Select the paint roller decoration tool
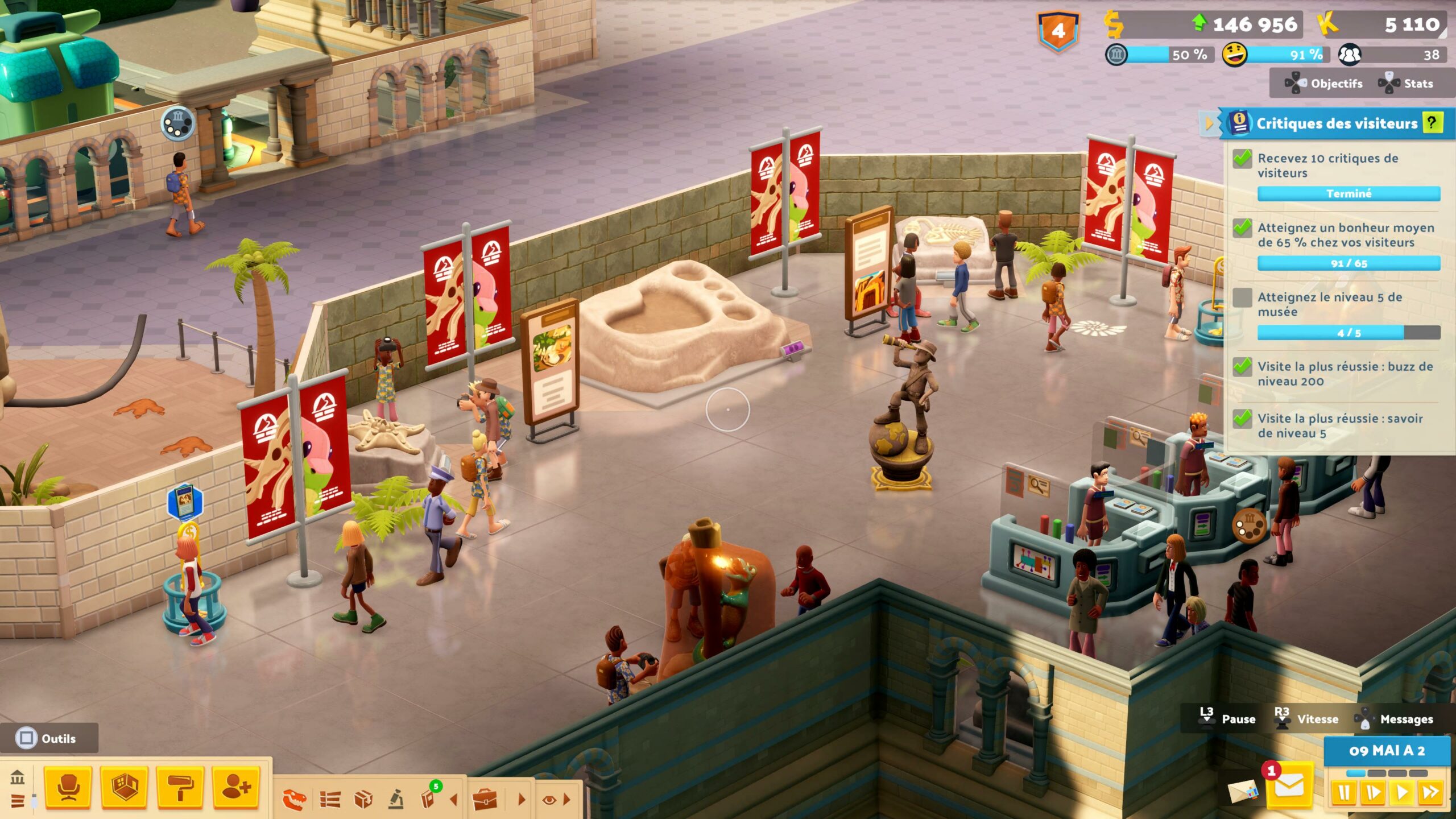The height and width of the screenshot is (819, 1456). click(x=180, y=788)
